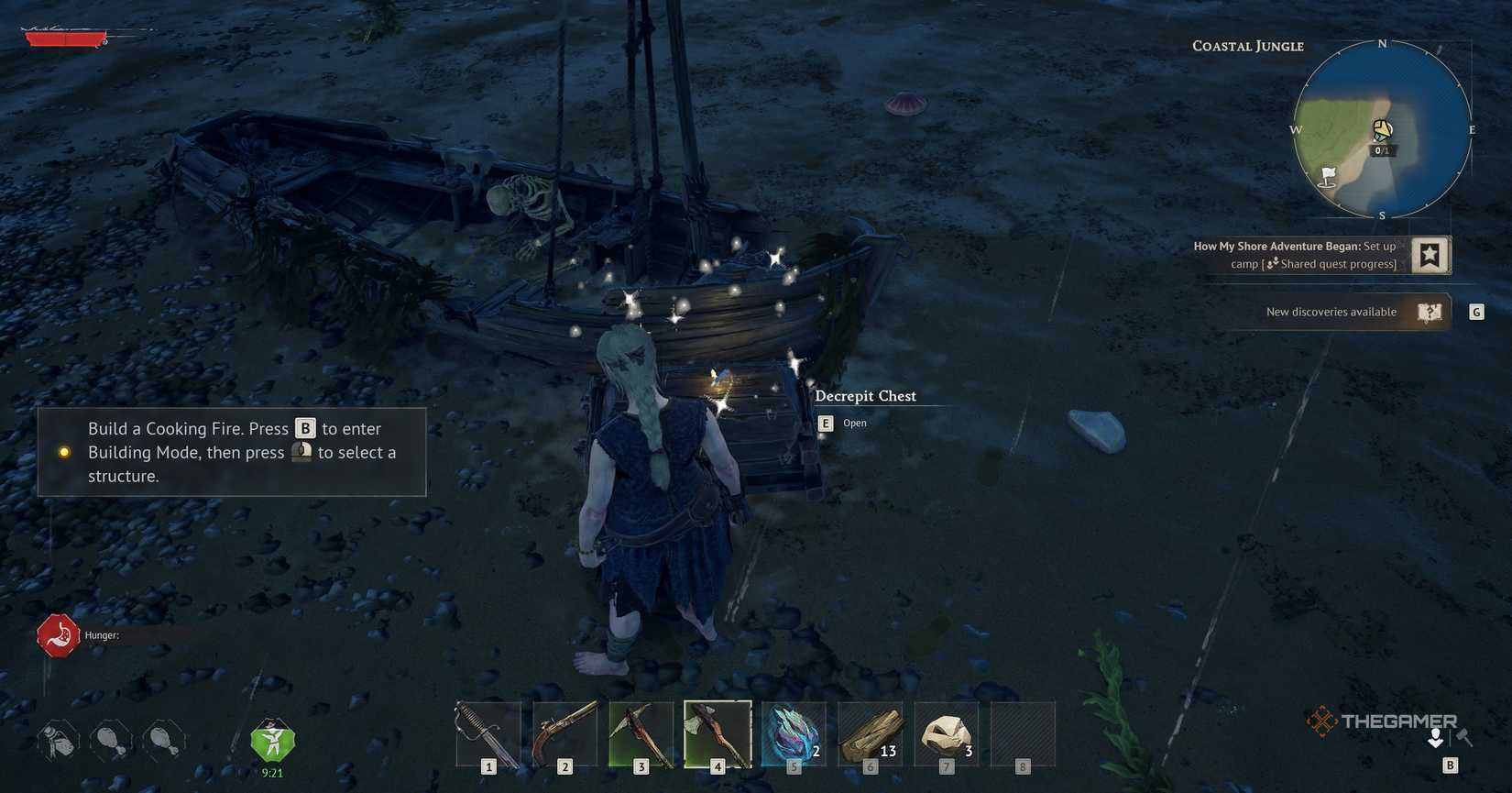Click the Hunger status icon
This screenshot has height=793, width=1512.
[57, 634]
